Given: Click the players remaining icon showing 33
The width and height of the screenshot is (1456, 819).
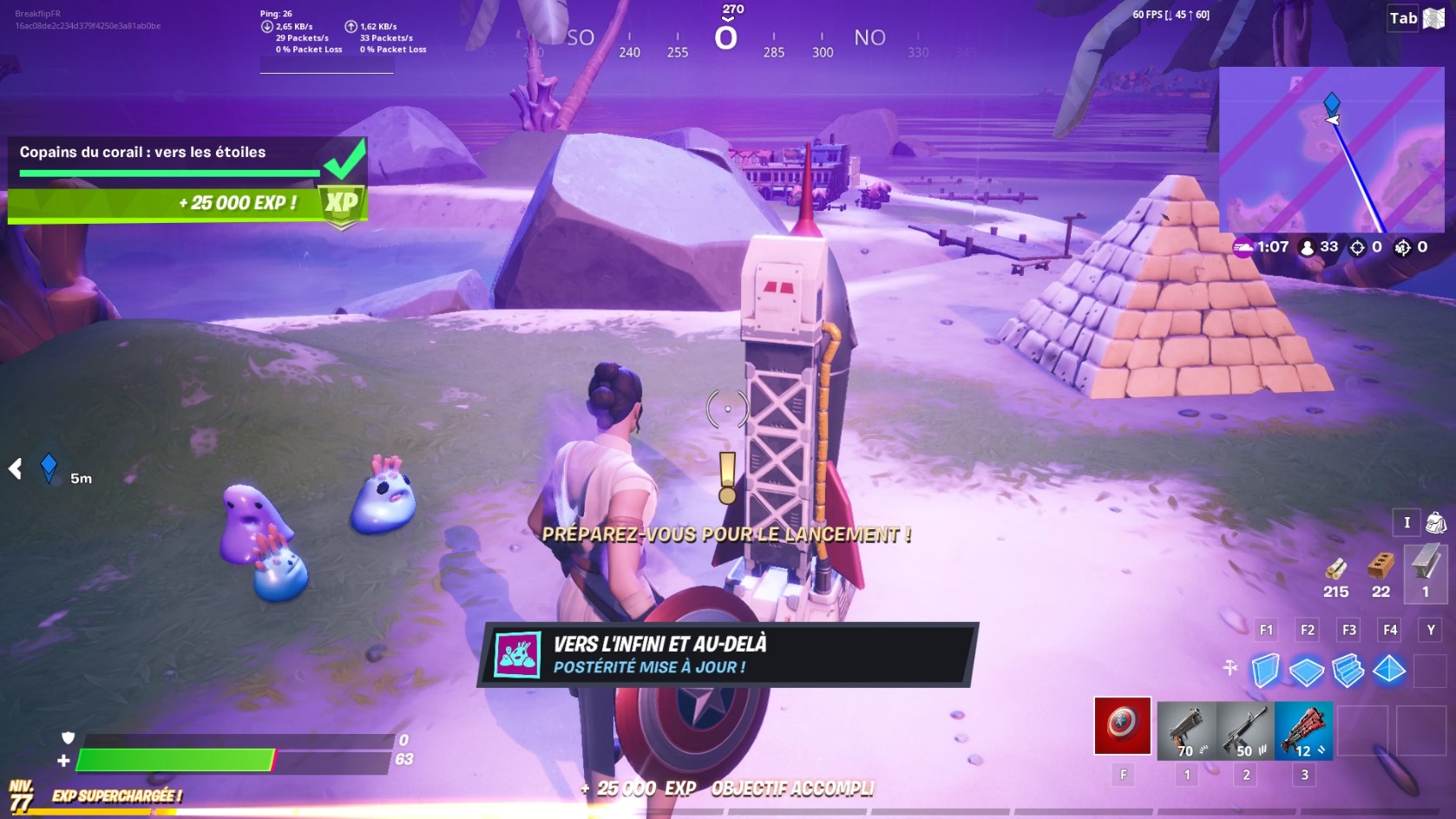Looking at the screenshot, I should 1306,246.
